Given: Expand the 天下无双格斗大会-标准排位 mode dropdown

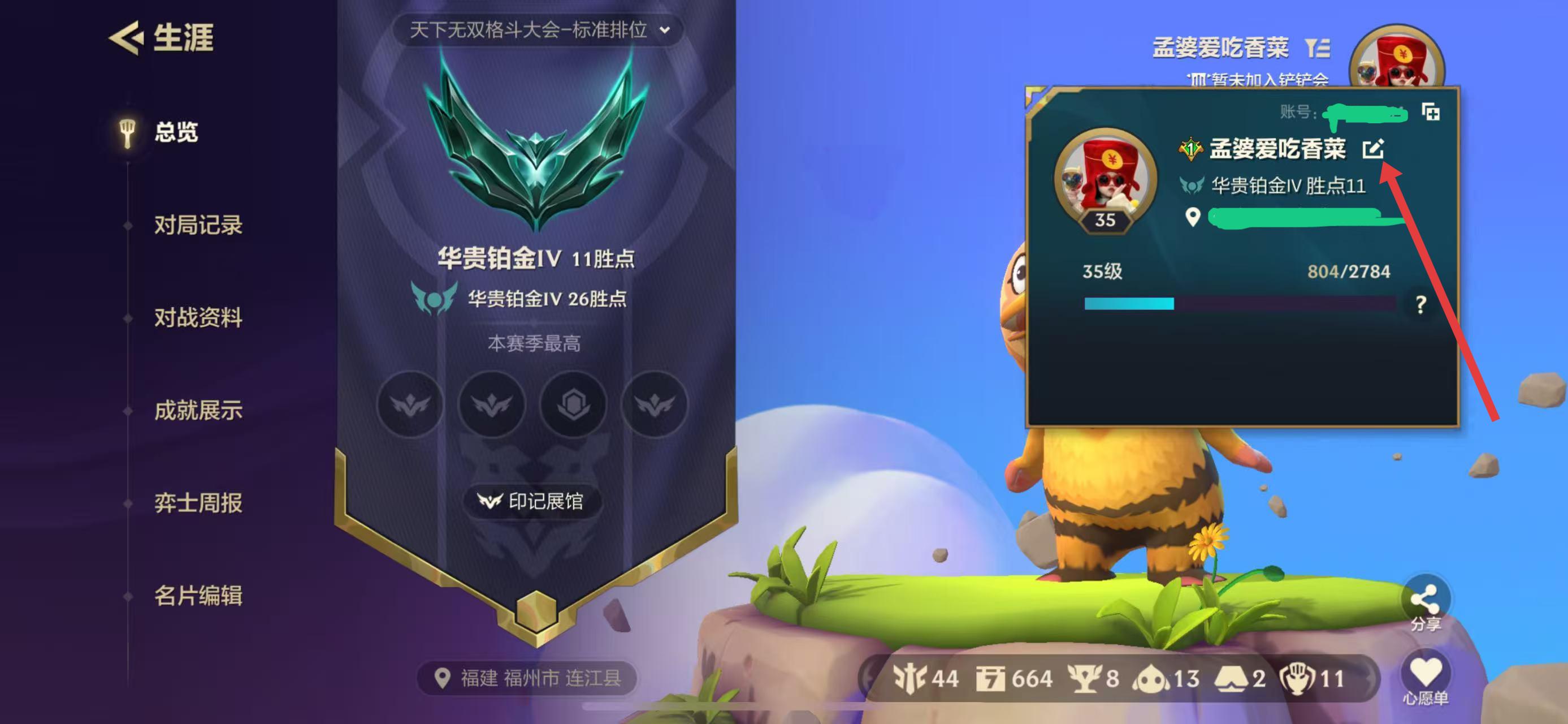Looking at the screenshot, I should 539,30.
